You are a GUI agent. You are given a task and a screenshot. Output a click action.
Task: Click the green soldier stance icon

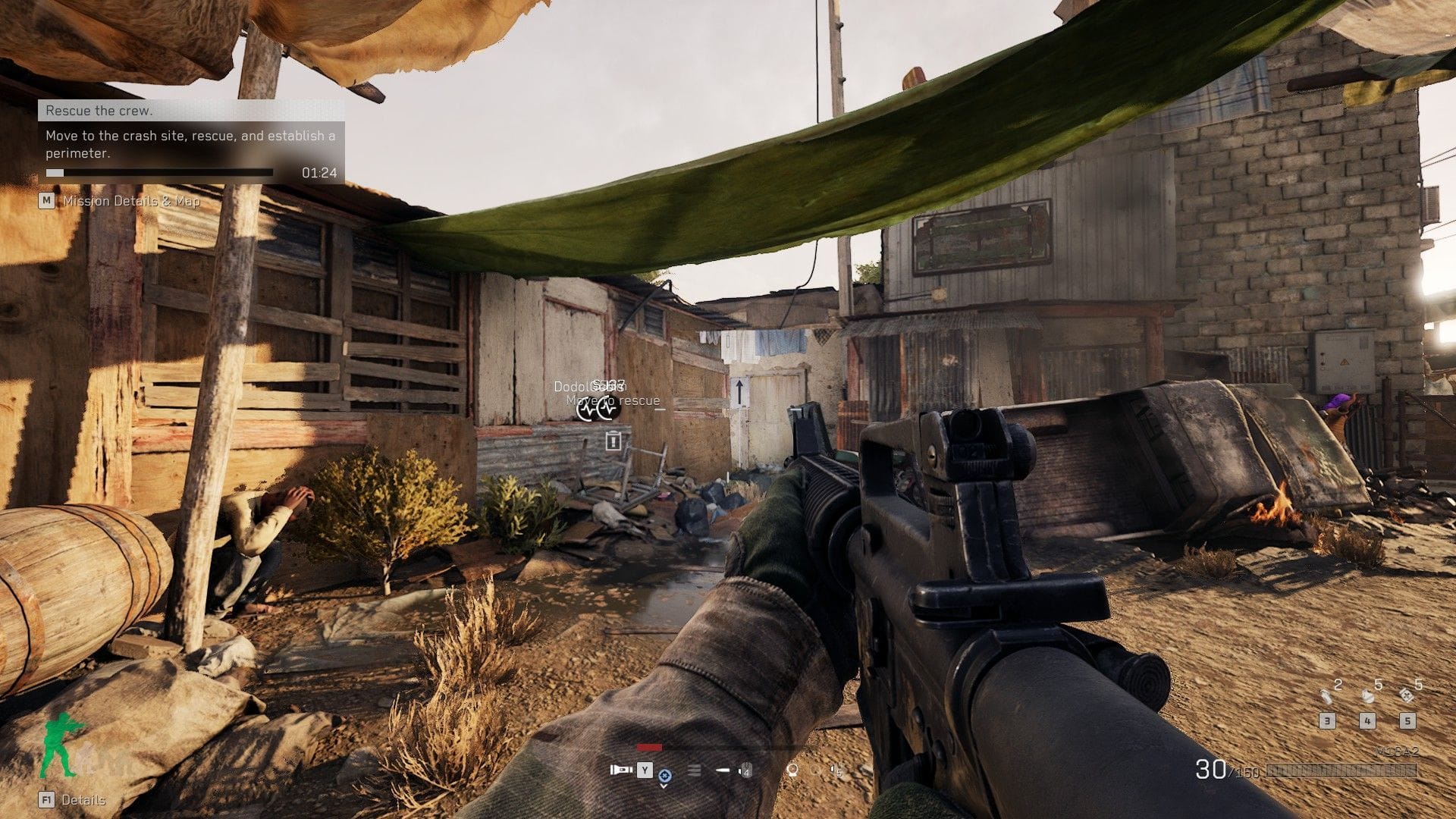(x=61, y=745)
